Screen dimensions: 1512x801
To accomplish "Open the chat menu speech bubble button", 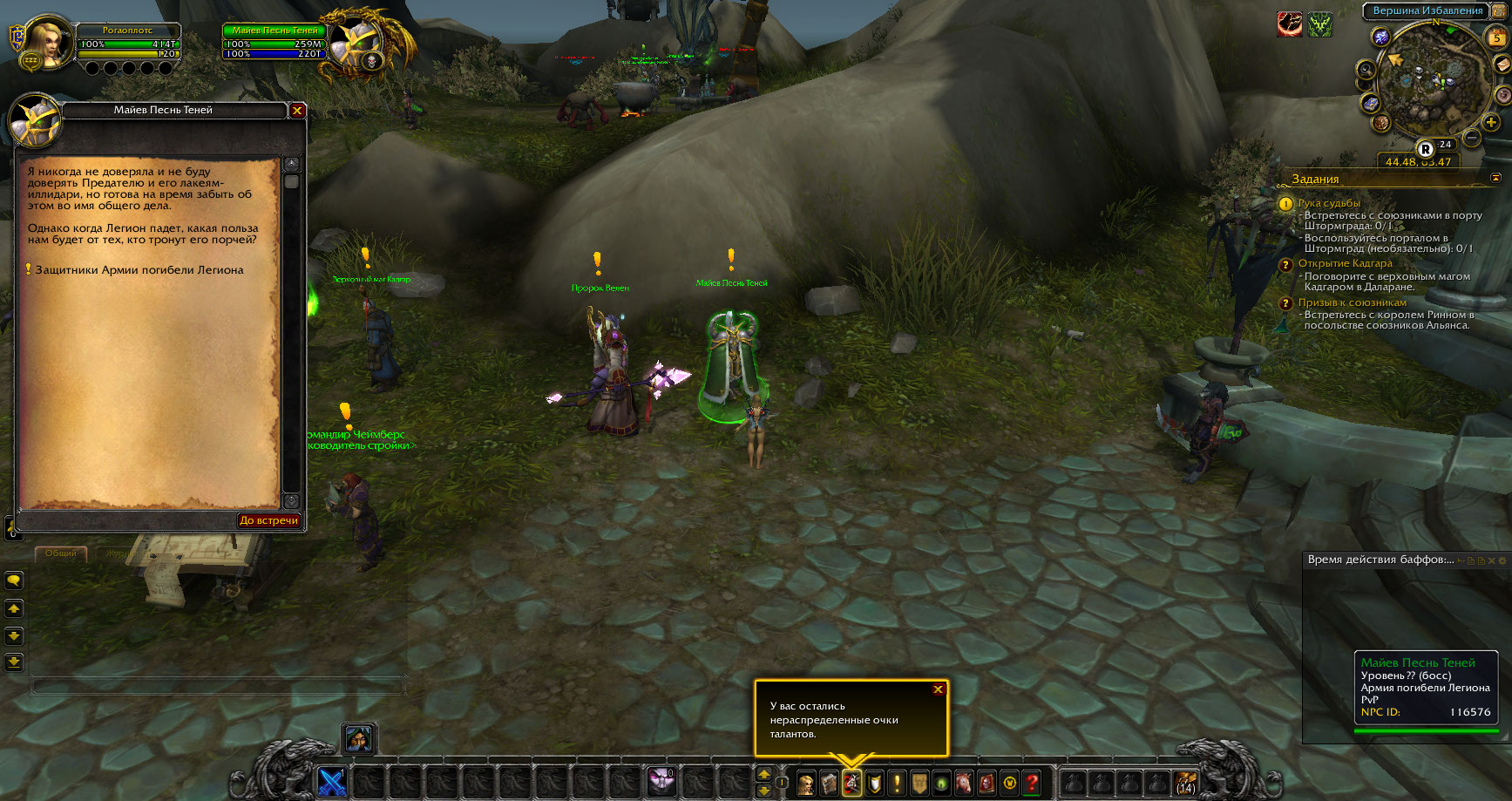I will tap(14, 580).
